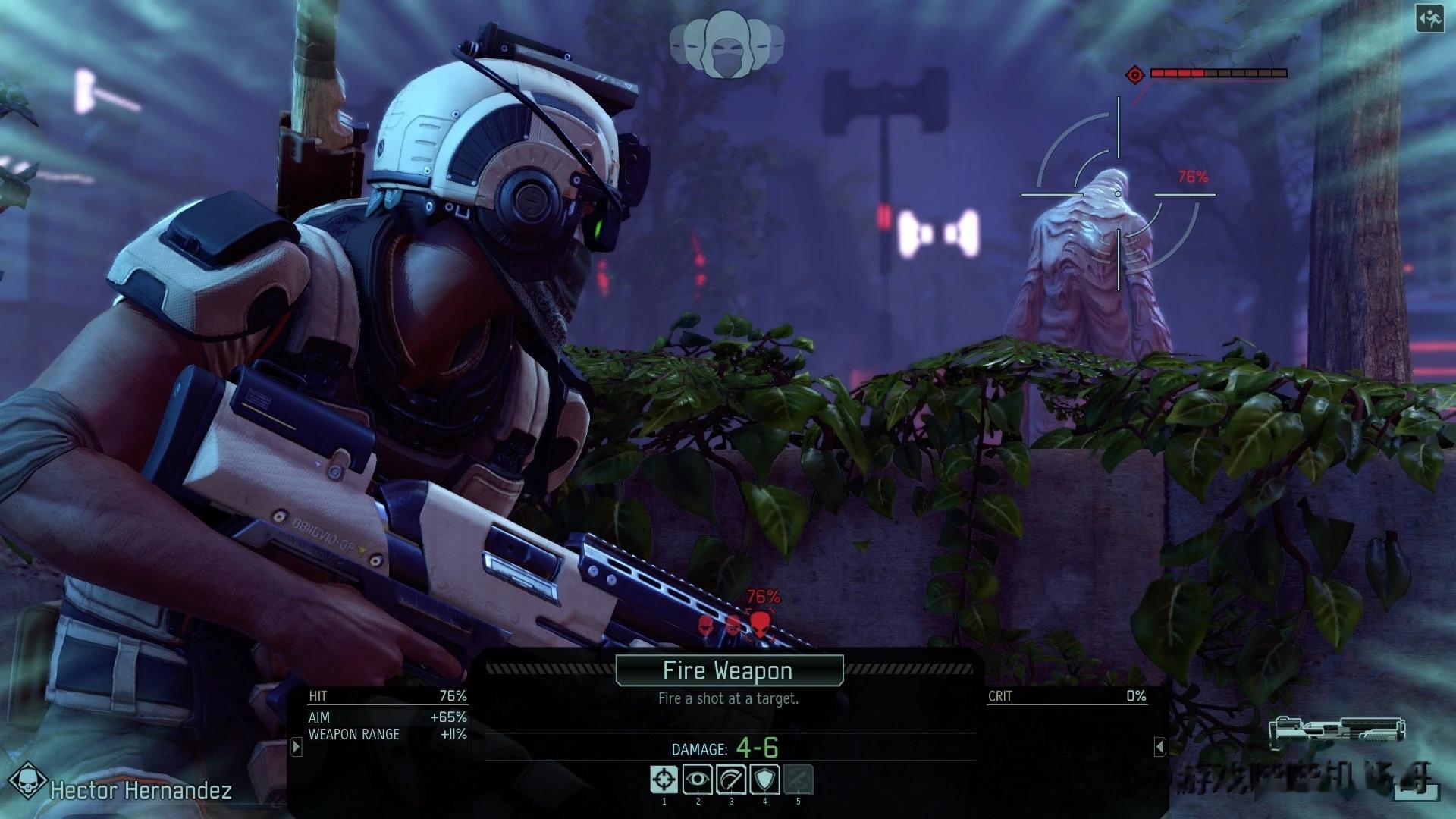Select the crosshair Fire Weapon ability
The width and height of the screenshot is (1456, 819).
pos(664,780)
